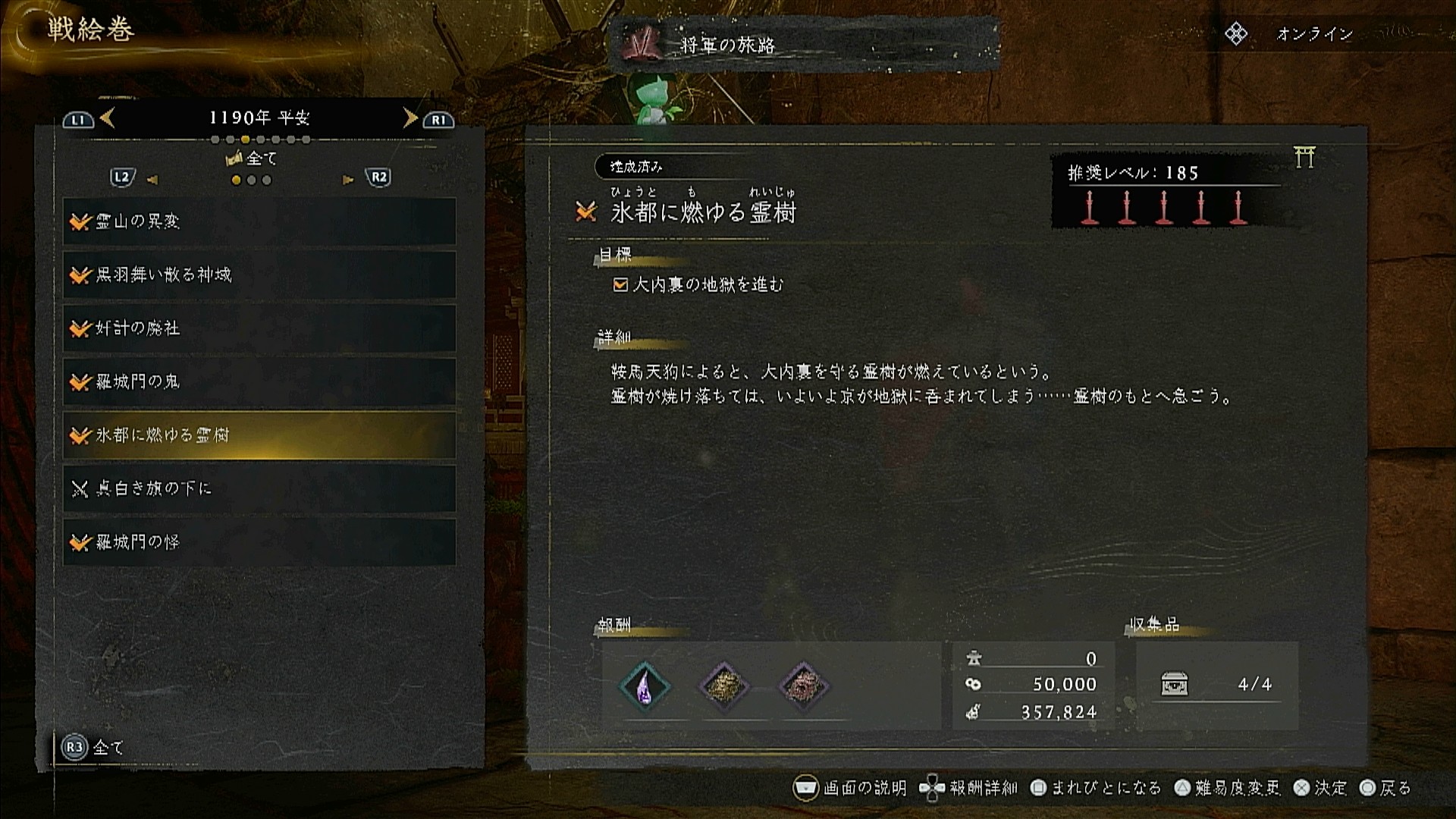
Task: Click the オンライン status indicator
Action: pos(1313,34)
